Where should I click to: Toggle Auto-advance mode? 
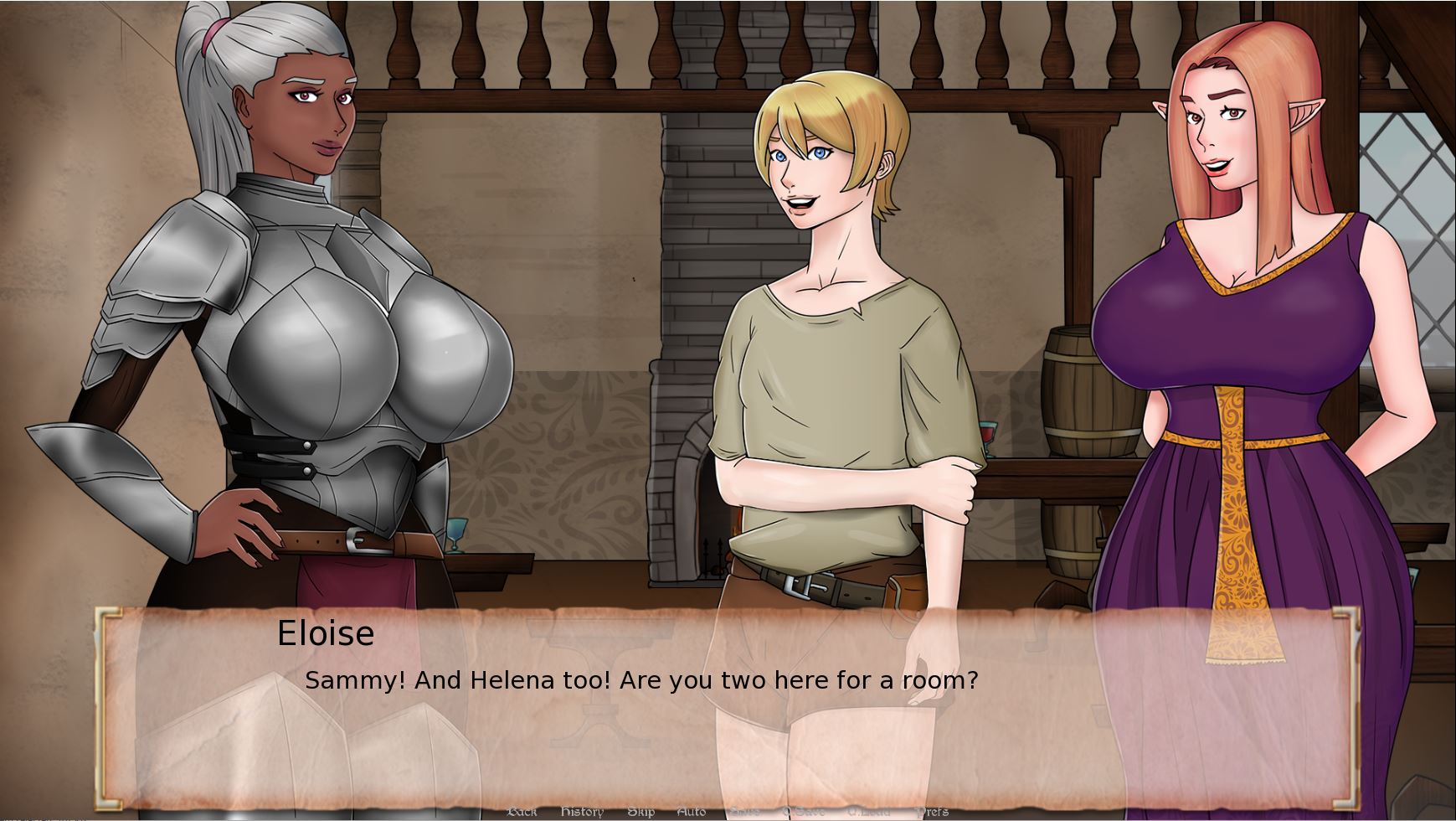[691, 811]
